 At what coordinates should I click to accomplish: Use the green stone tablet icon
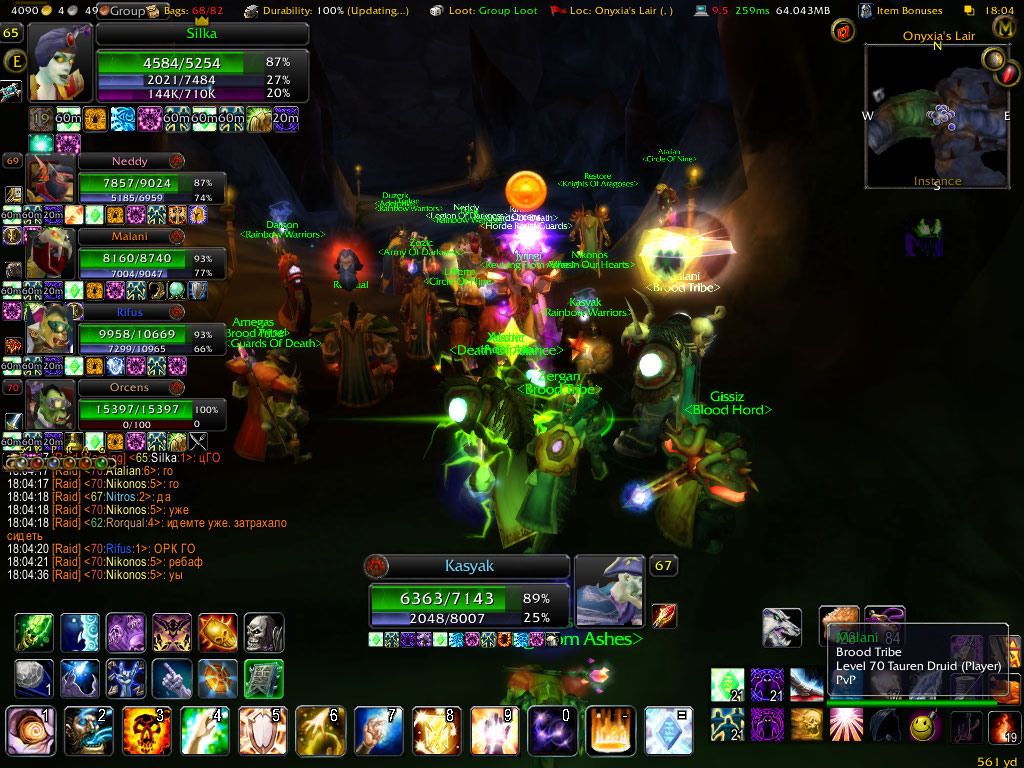click(264, 679)
